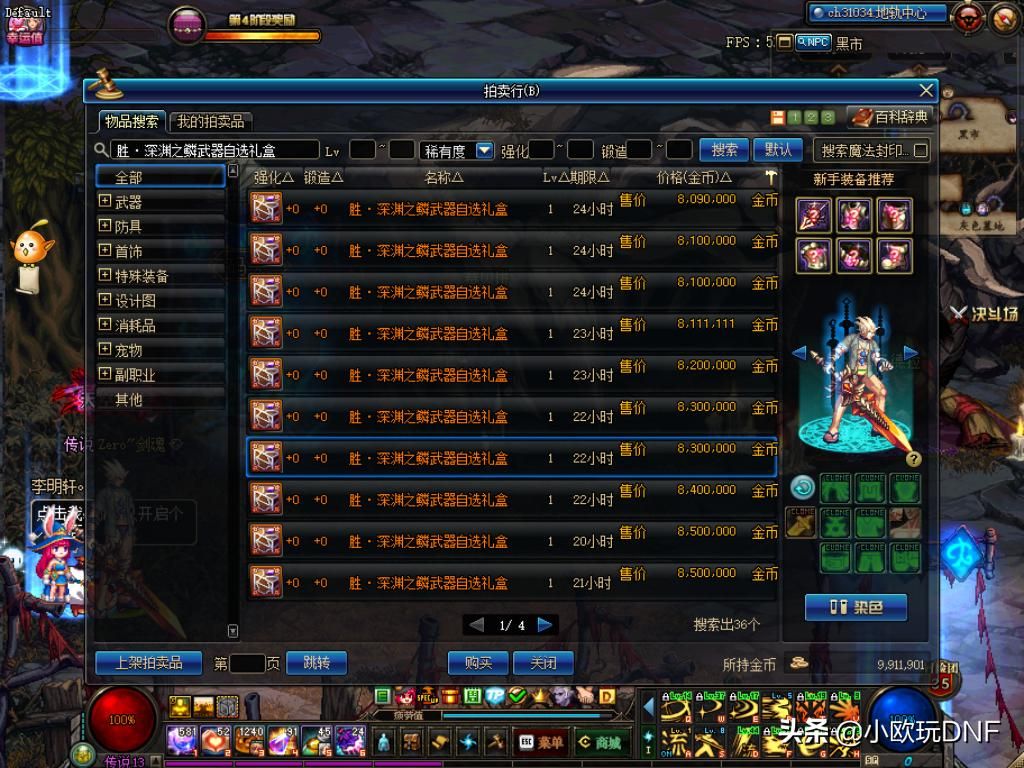Click the 染色 dye button
The width and height of the screenshot is (1024, 768).
tap(855, 607)
